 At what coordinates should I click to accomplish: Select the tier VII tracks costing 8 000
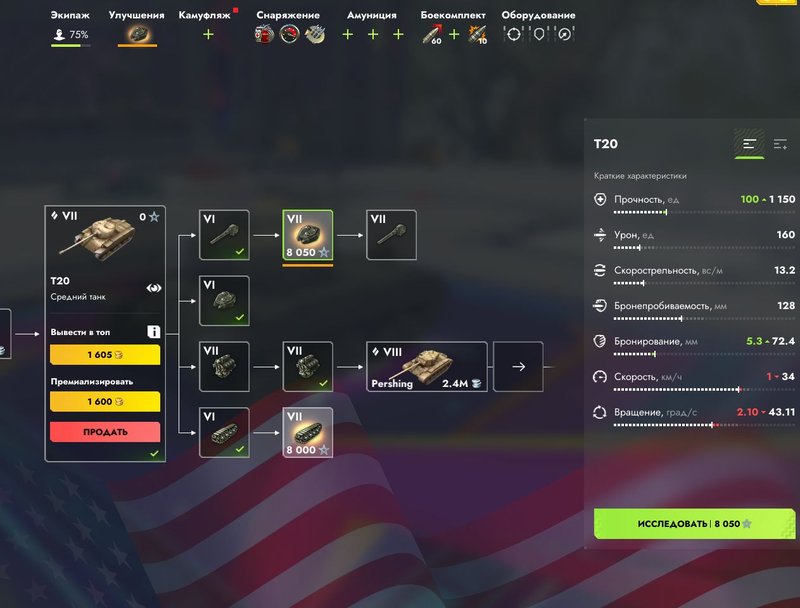tap(307, 432)
